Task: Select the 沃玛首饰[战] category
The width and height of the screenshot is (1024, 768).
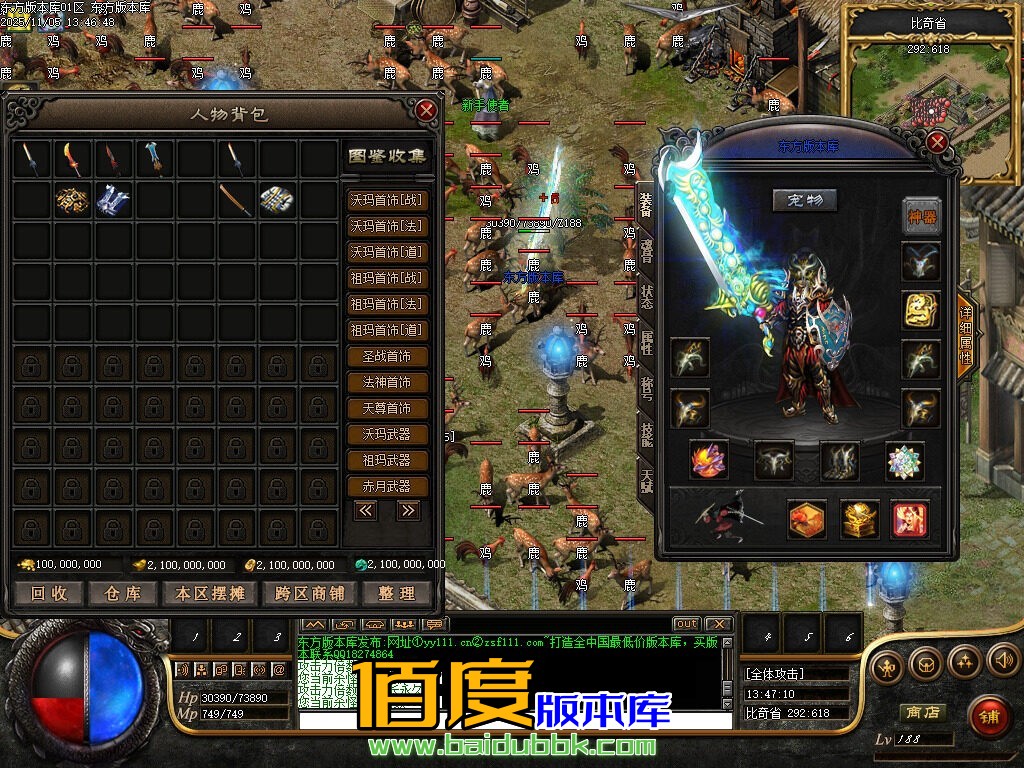Action: tap(387, 200)
